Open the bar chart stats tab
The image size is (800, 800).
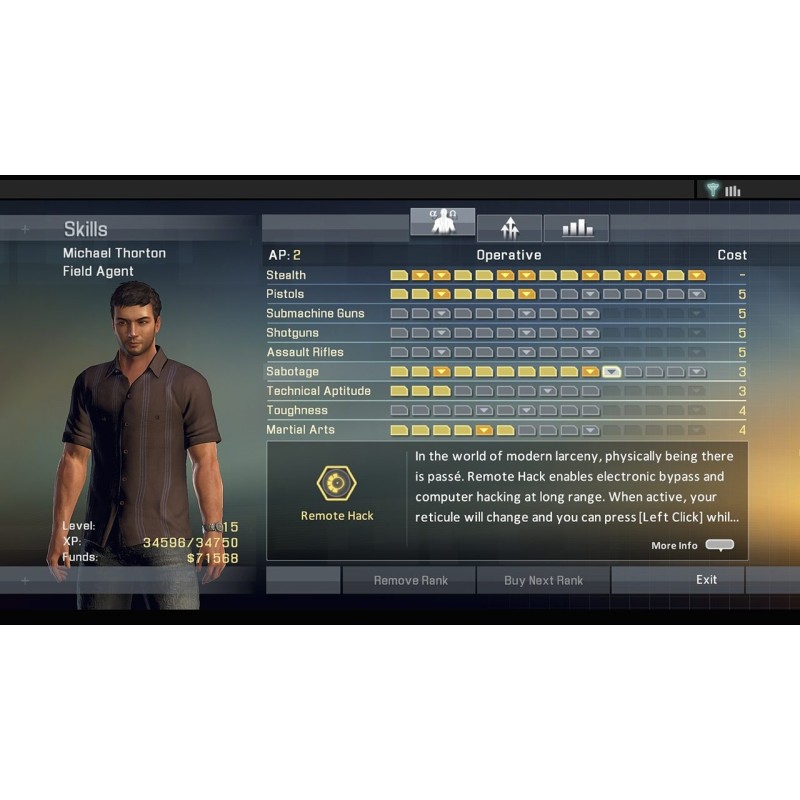(577, 229)
